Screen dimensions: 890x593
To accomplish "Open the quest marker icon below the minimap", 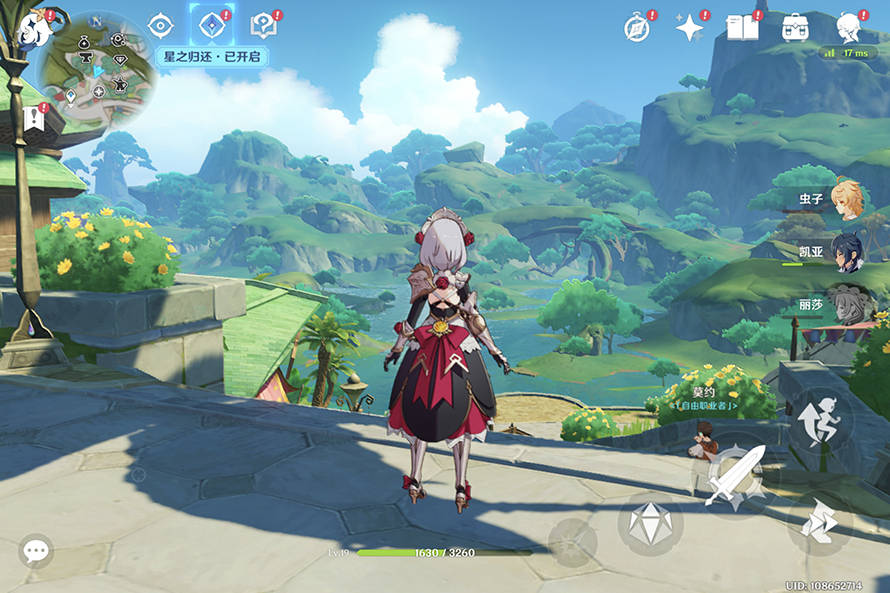I will [x=31, y=119].
